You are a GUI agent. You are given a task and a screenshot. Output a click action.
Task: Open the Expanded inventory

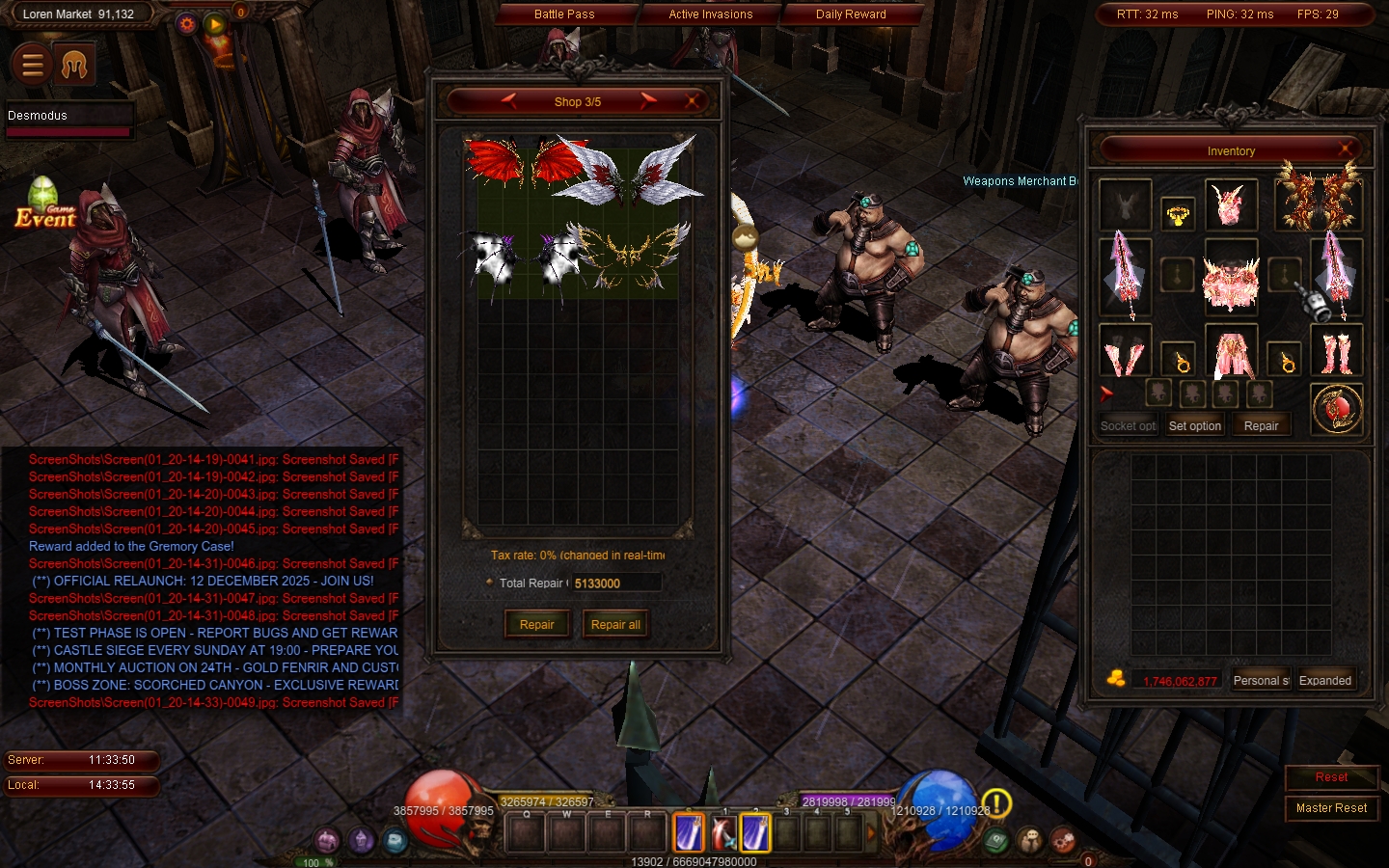[x=1324, y=680]
